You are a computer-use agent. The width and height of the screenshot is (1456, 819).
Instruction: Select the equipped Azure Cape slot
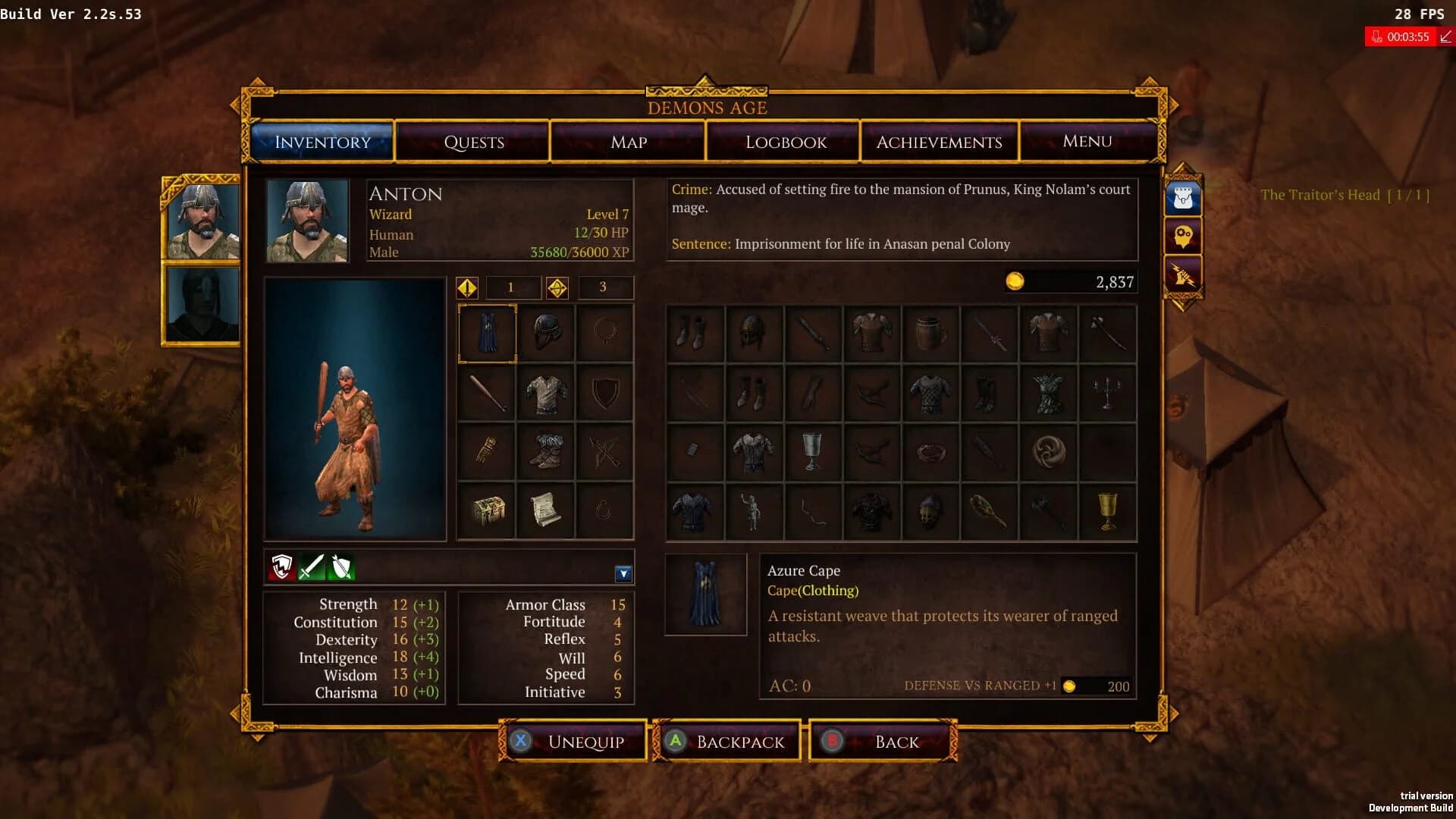pos(486,334)
